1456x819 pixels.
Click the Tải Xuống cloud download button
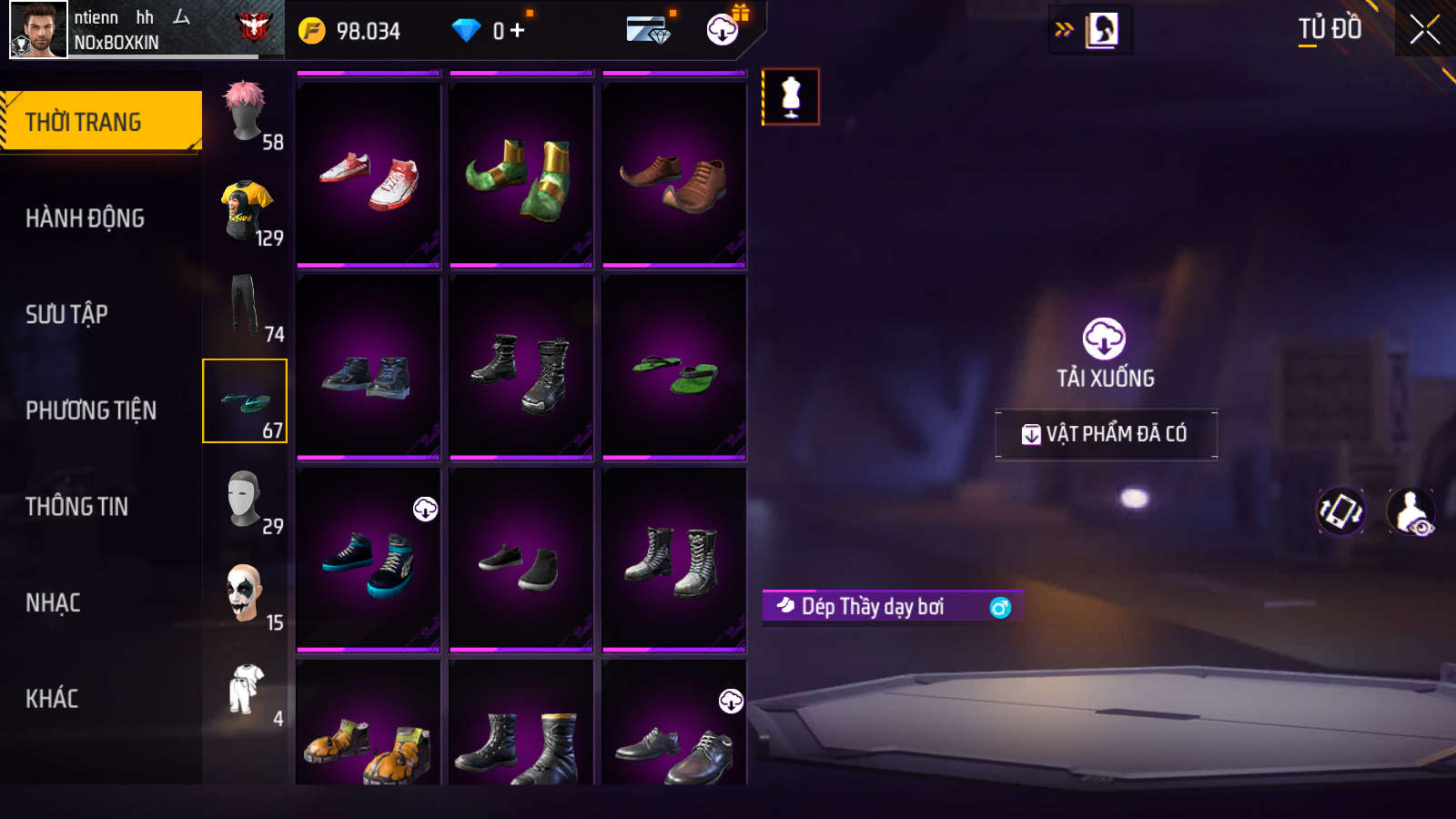pyautogui.click(x=1104, y=339)
